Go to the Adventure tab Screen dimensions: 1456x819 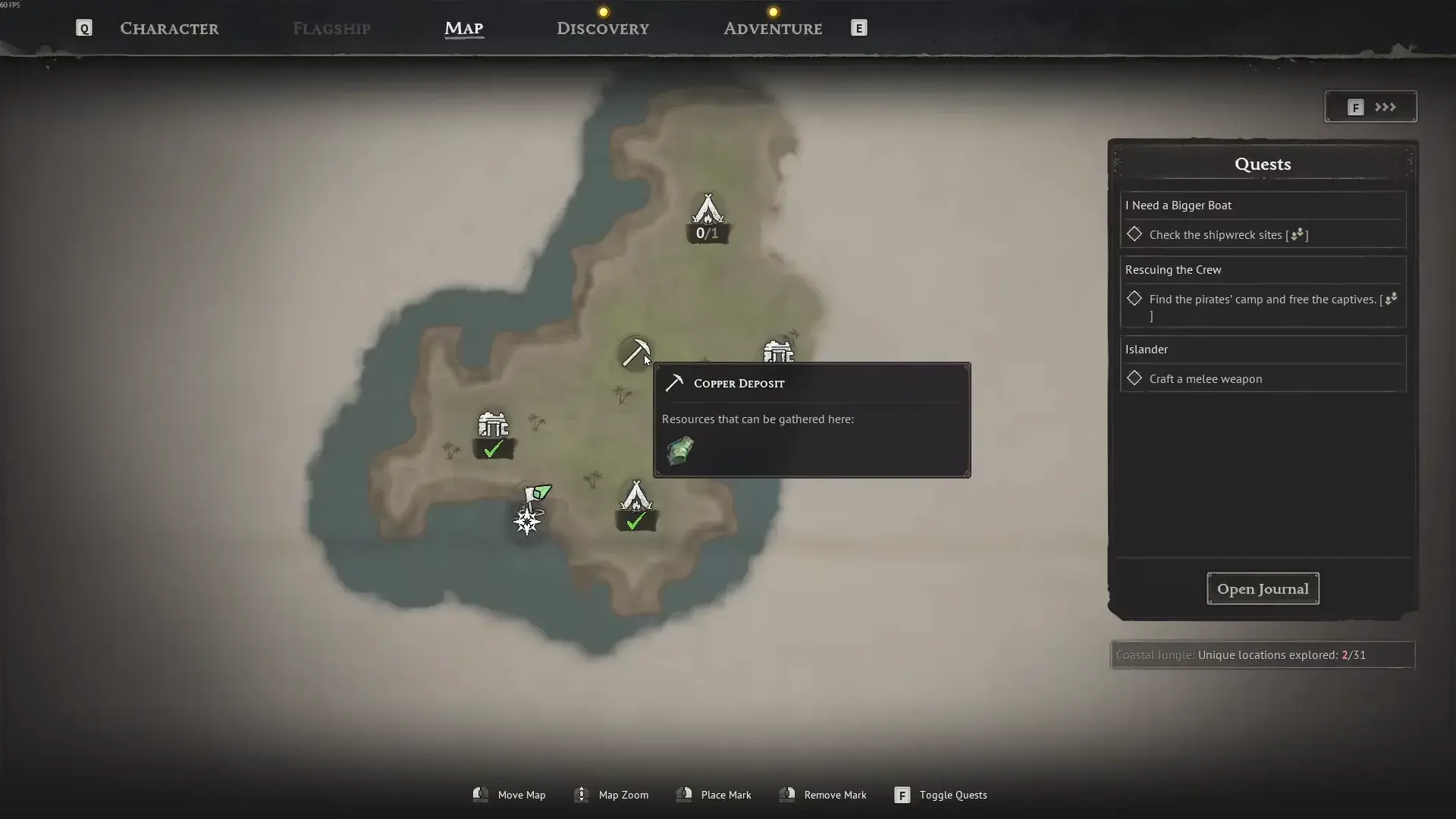(772, 29)
